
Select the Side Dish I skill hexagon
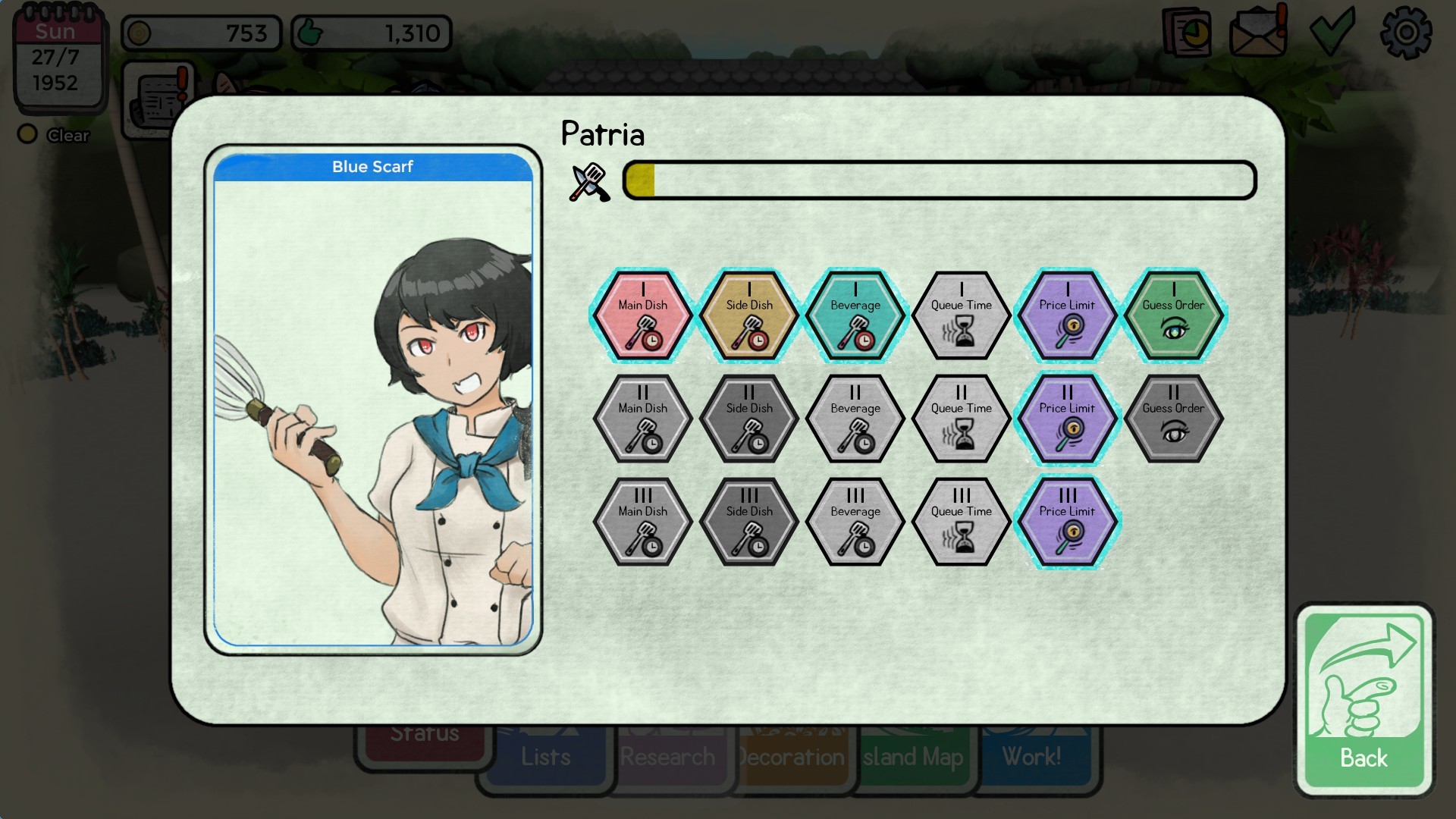click(748, 314)
